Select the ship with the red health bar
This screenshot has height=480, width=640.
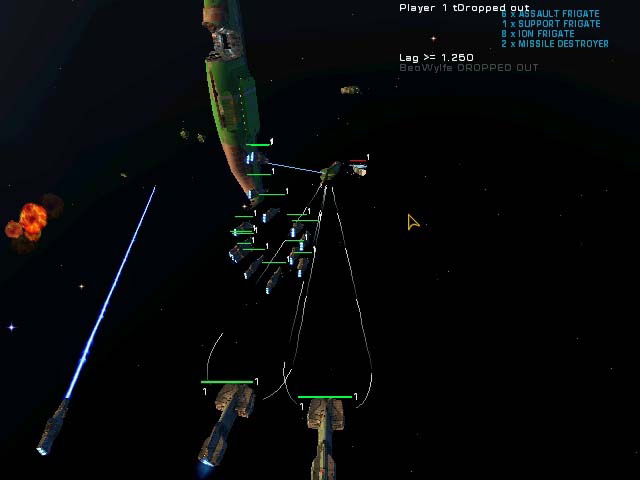click(358, 170)
